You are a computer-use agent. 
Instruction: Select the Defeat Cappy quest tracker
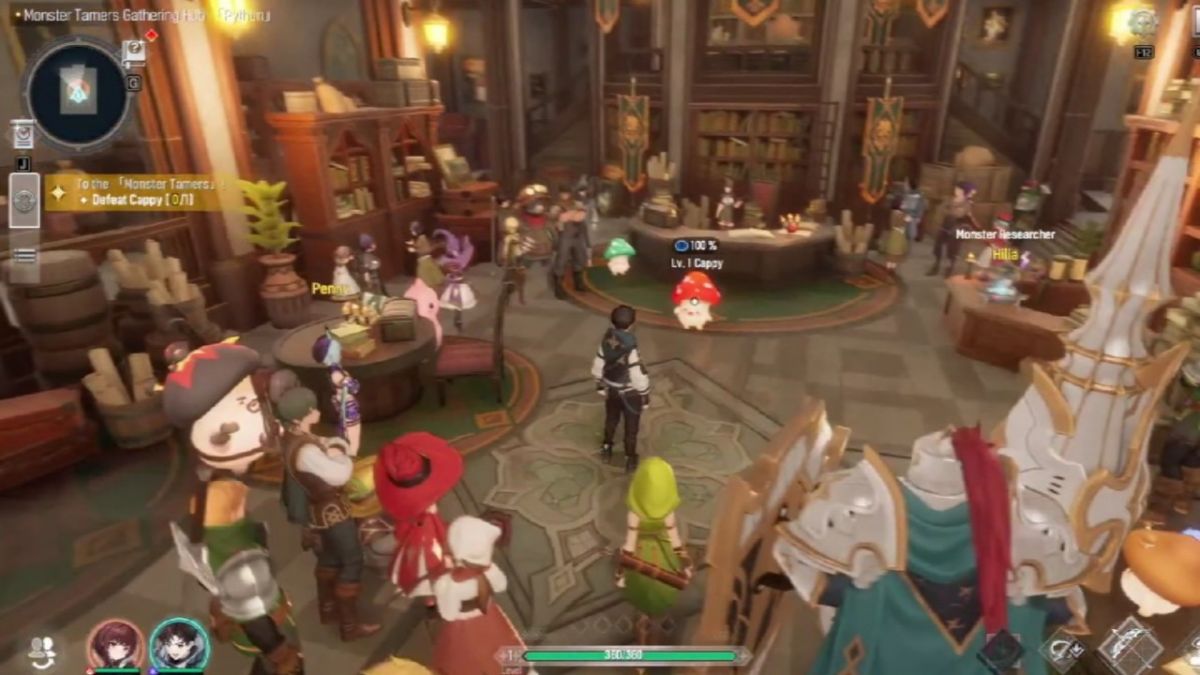coord(135,192)
